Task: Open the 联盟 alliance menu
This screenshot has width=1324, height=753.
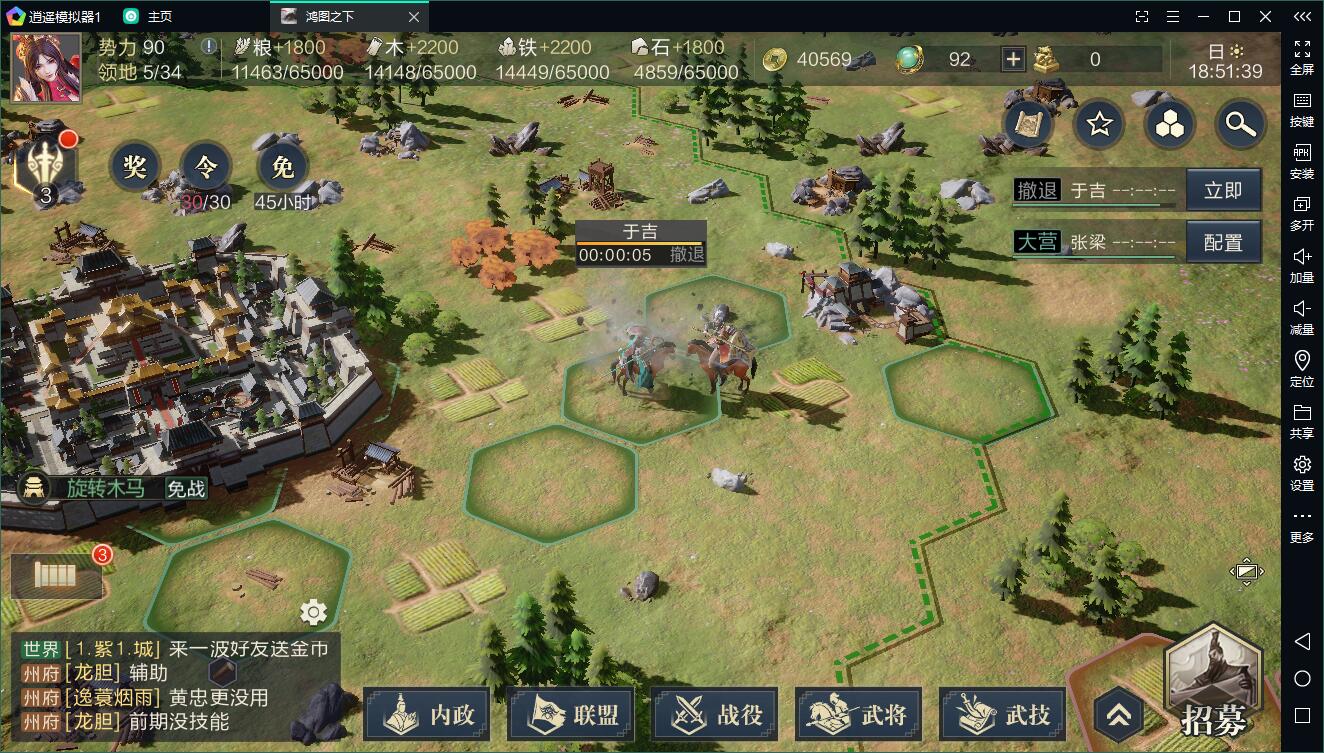Action: tap(571, 714)
